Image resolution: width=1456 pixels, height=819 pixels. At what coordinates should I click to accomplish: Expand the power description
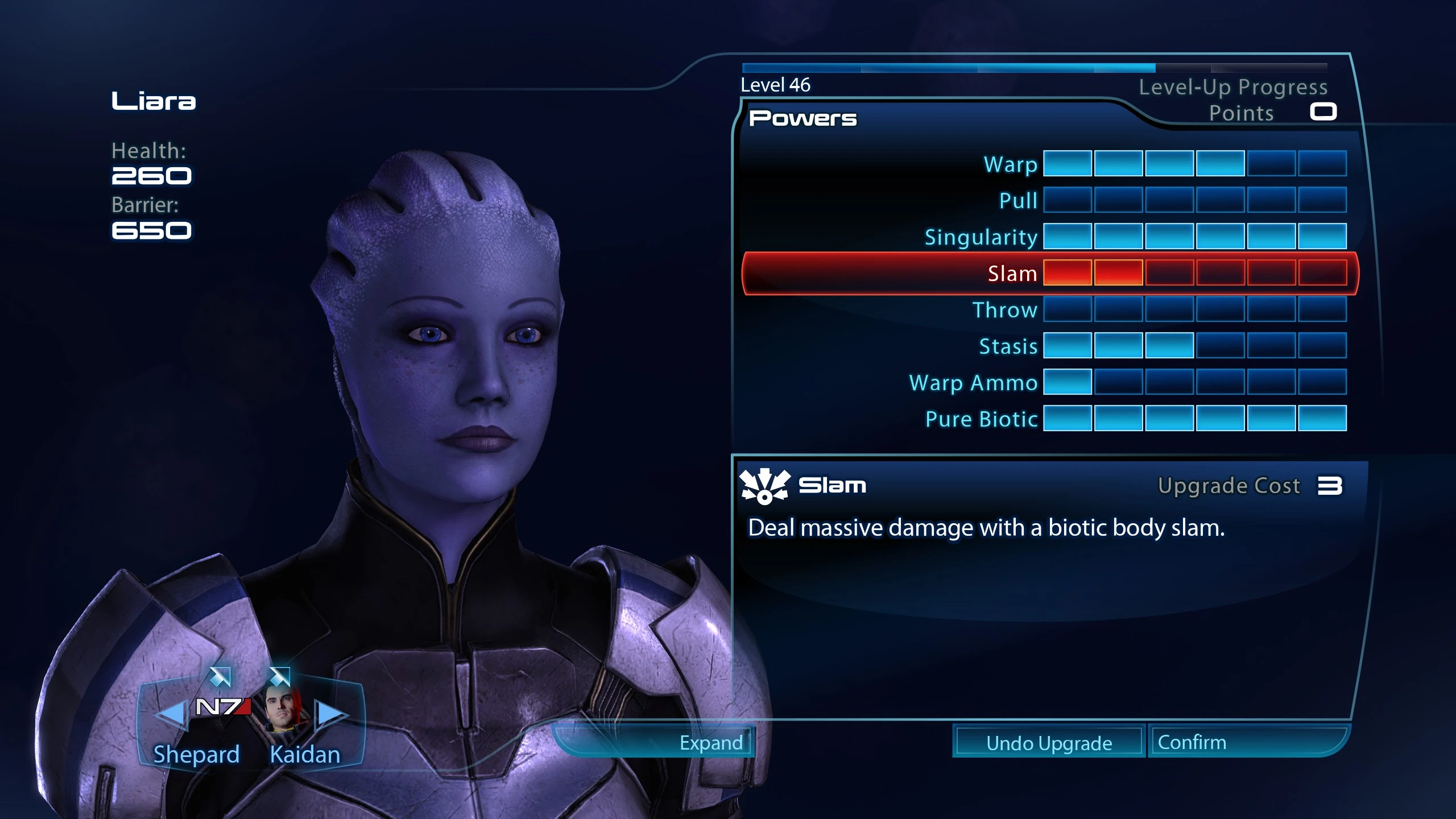[711, 743]
